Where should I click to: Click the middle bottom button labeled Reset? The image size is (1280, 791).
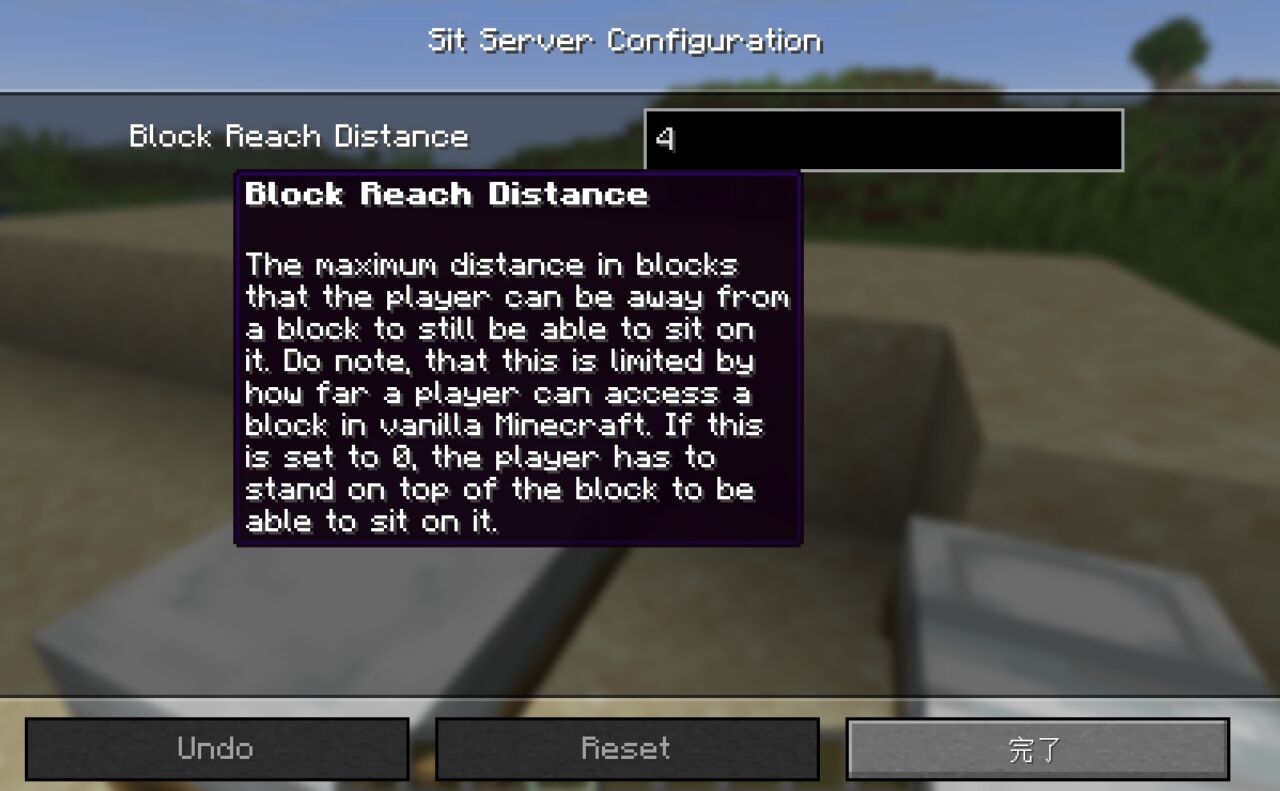628,748
